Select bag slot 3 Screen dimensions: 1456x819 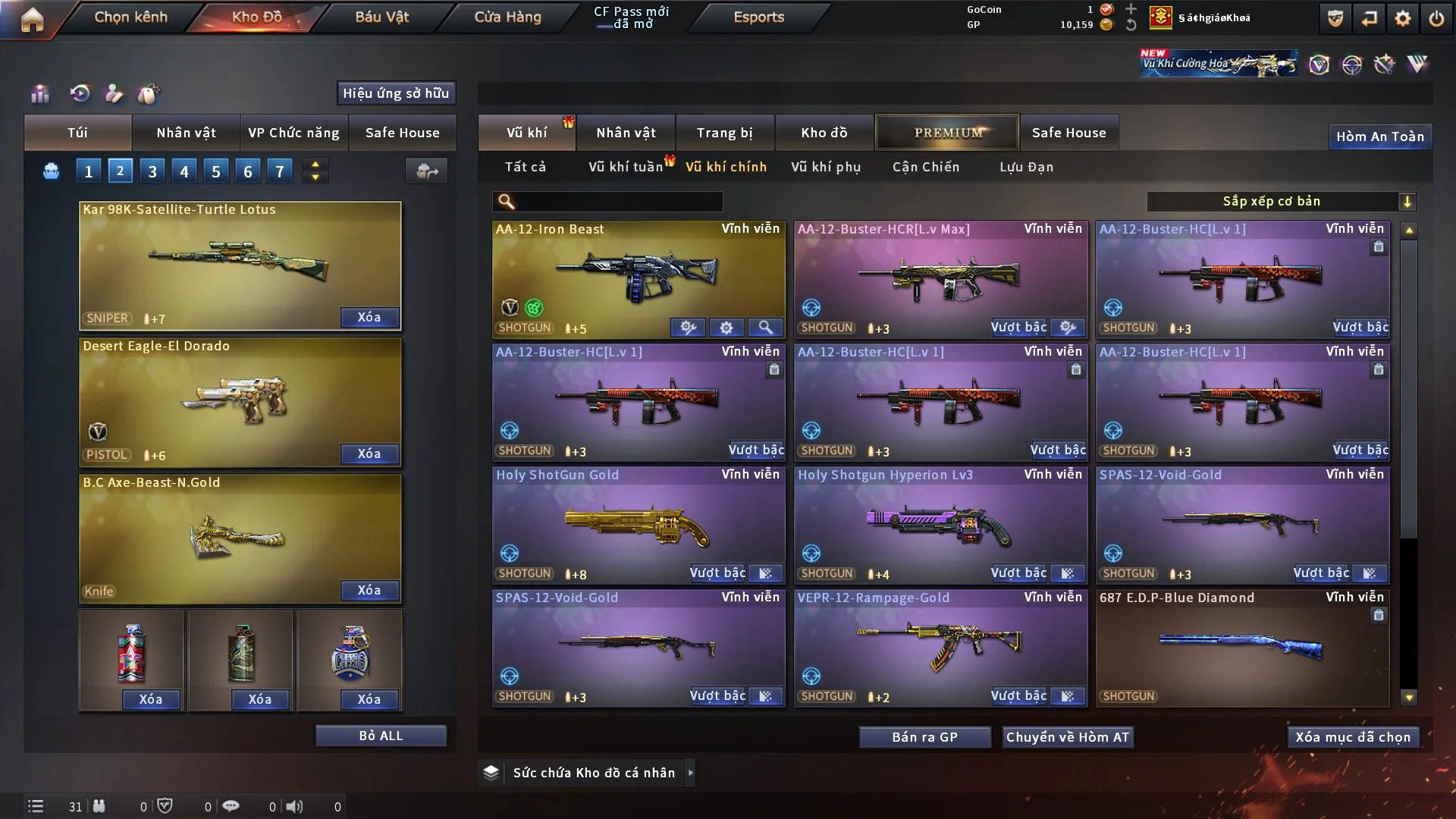pos(152,171)
